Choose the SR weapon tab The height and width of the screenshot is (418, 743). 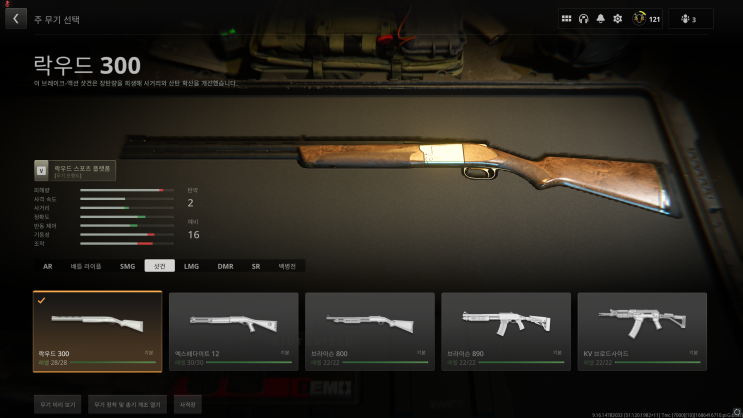(x=255, y=266)
